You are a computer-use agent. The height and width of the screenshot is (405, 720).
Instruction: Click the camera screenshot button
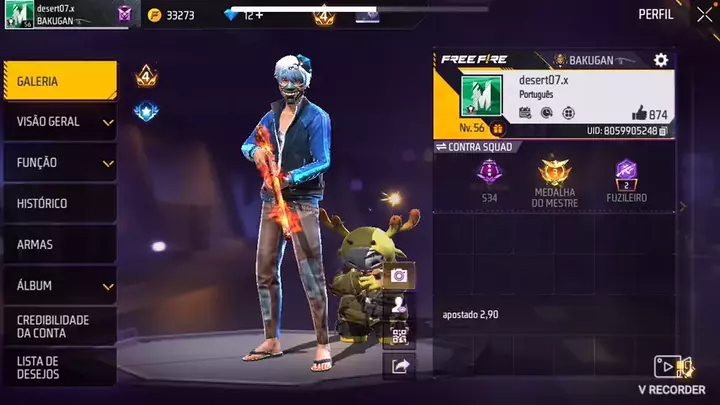pos(399,276)
